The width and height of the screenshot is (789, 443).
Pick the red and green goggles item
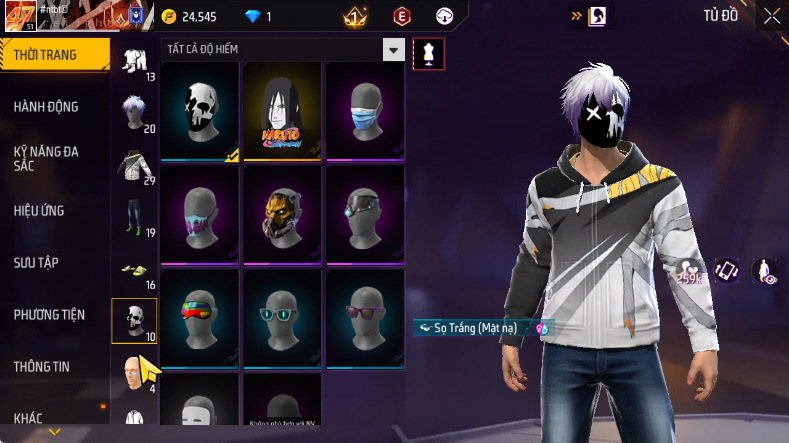point(200,318)
